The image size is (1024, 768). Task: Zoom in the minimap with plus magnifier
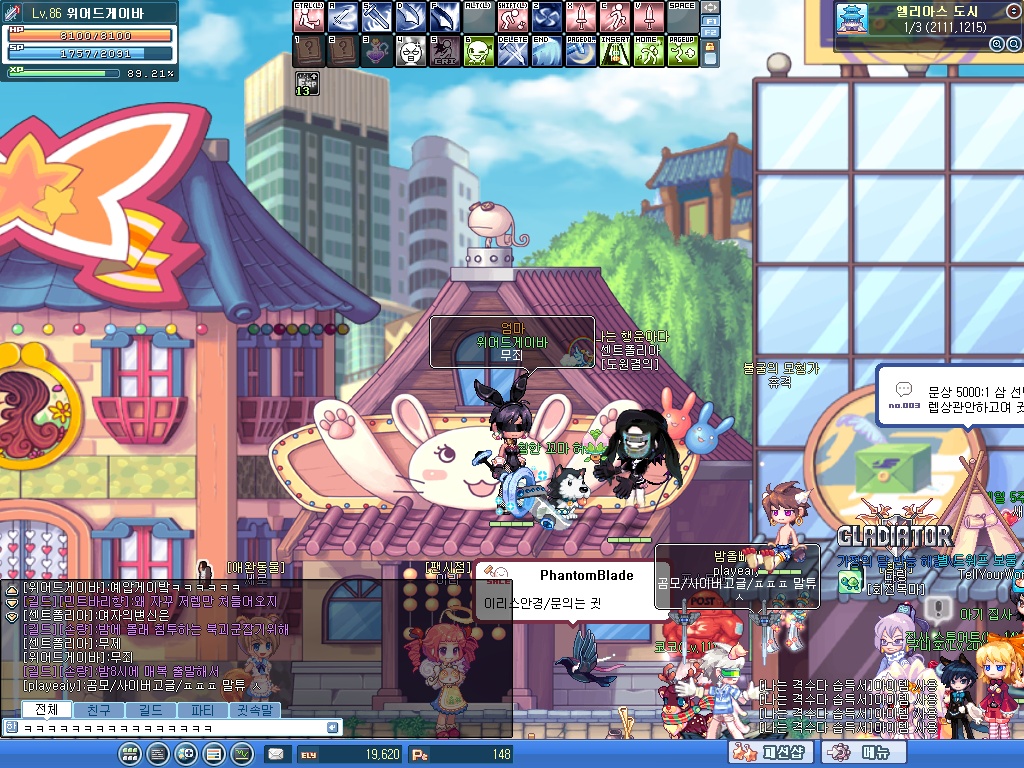coord(996,44)
